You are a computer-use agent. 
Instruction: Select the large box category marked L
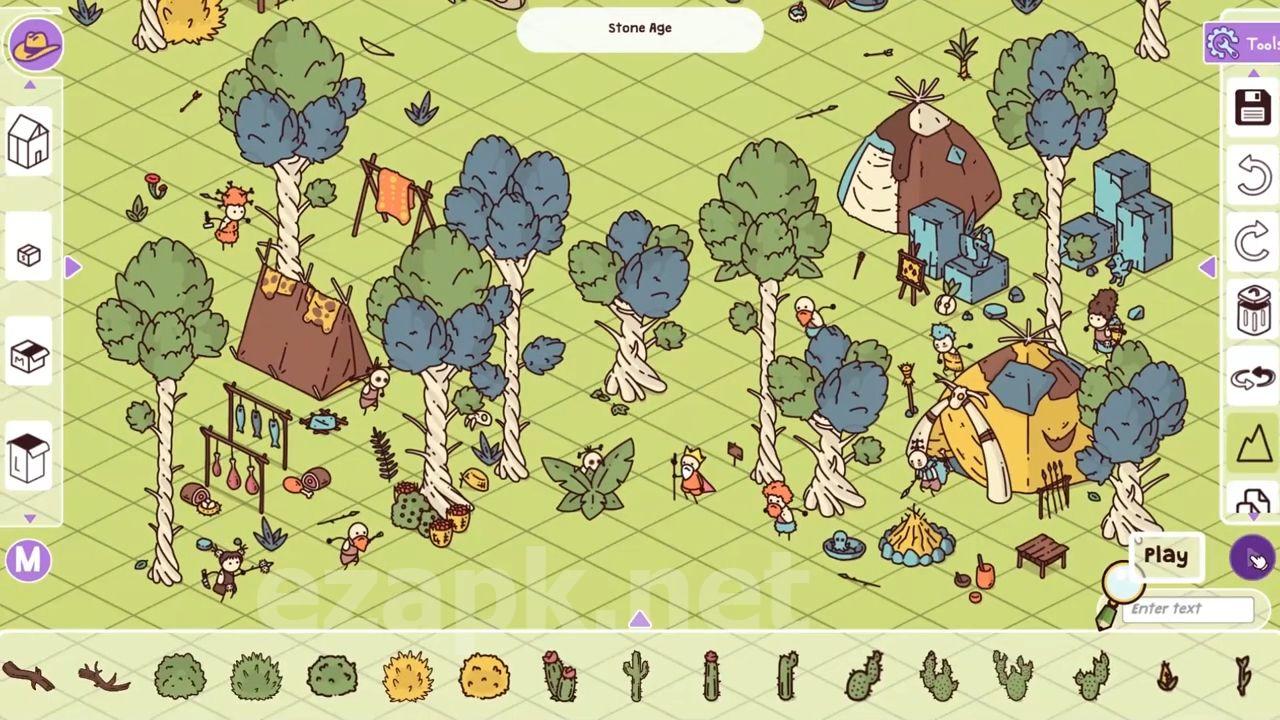coord(28,459)
